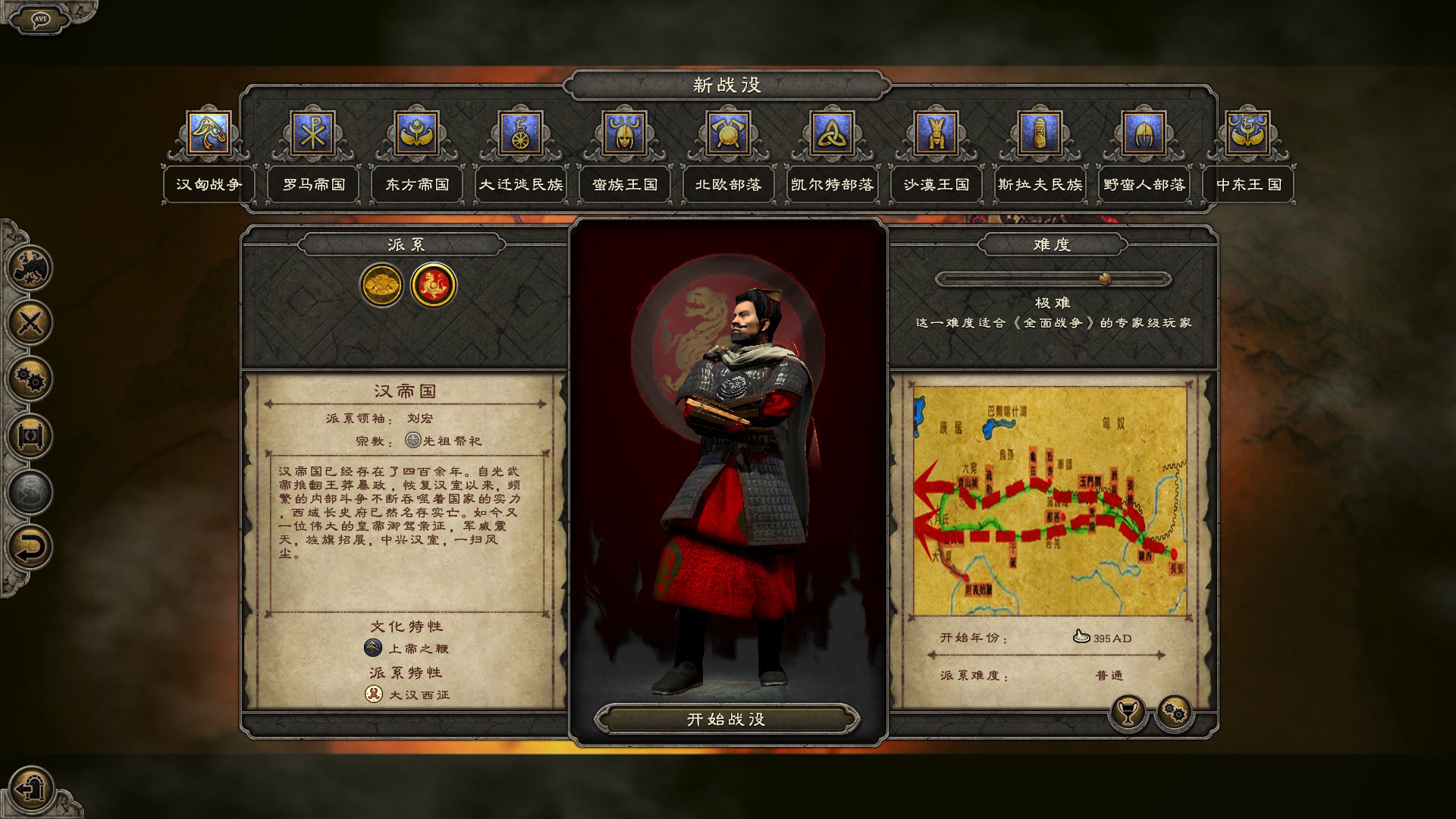
Task: Go back with the return arrow button
Action: [30, 548]
